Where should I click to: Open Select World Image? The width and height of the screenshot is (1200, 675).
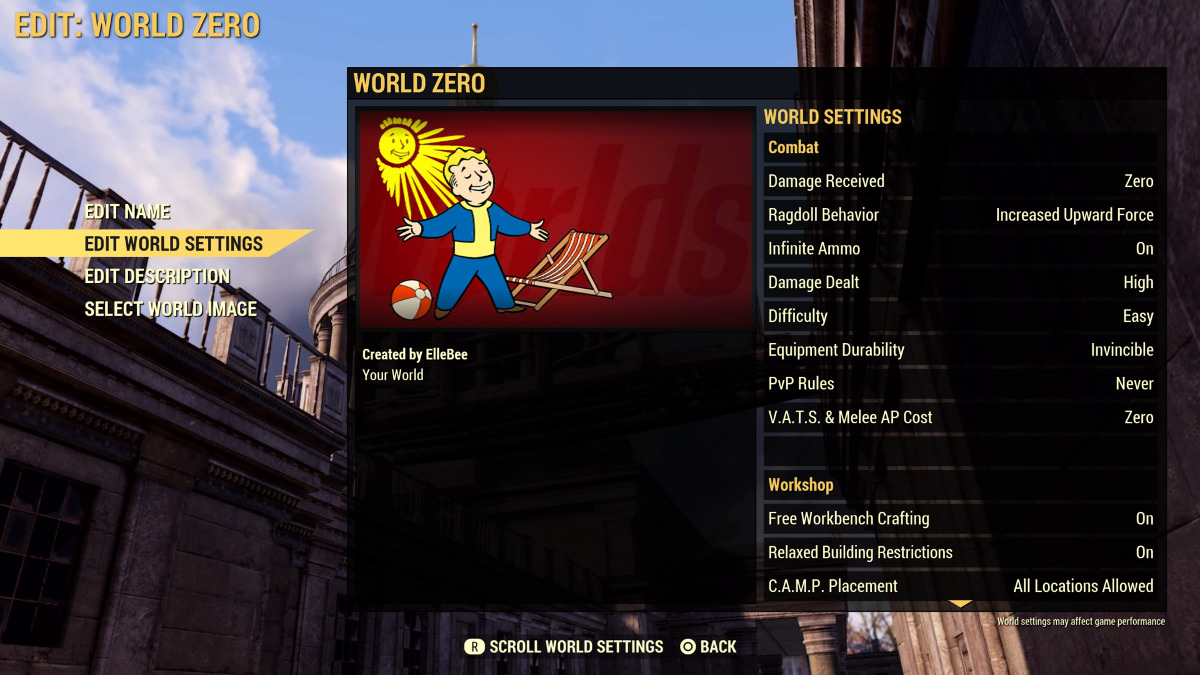[x=170, y=309]
